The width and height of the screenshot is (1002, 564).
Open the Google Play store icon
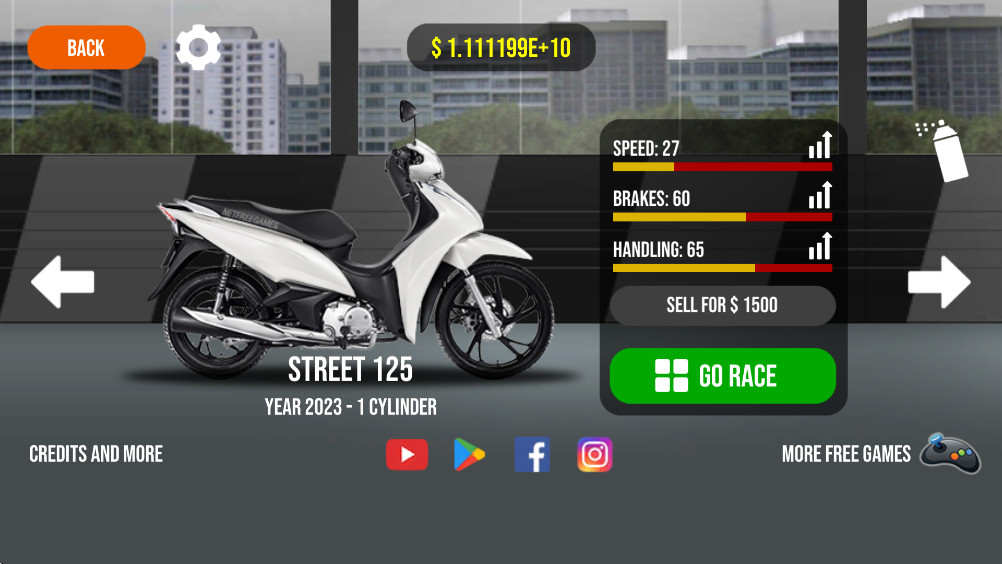click(x=469, y=455)
